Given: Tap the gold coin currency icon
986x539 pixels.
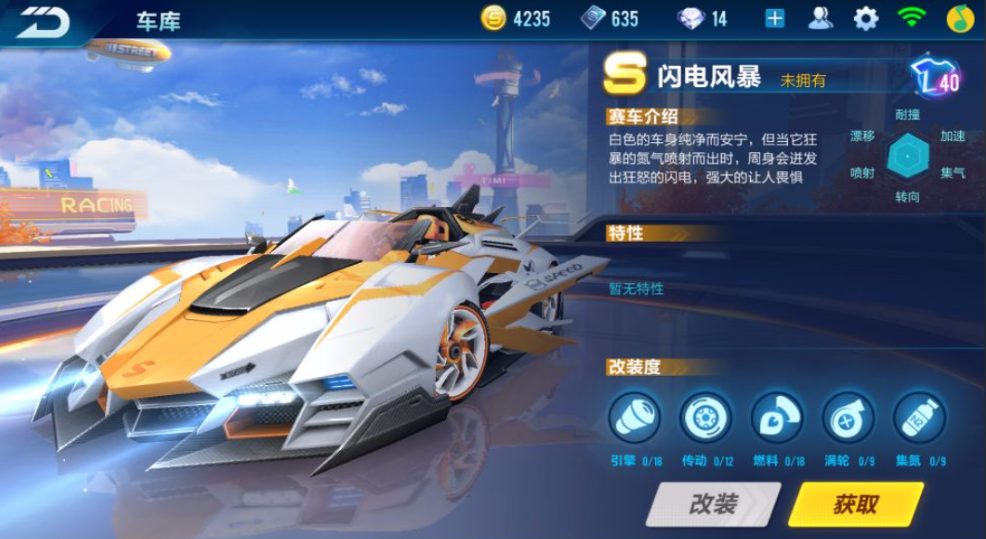Looking at the screenshot, I should (493, 19).
